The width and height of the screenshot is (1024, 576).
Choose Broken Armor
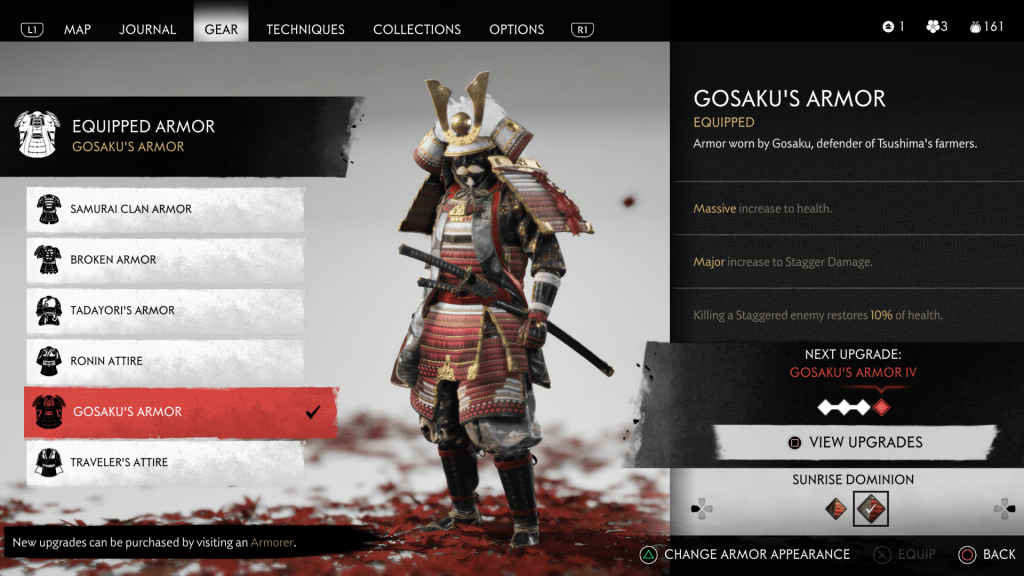[165, 260]
